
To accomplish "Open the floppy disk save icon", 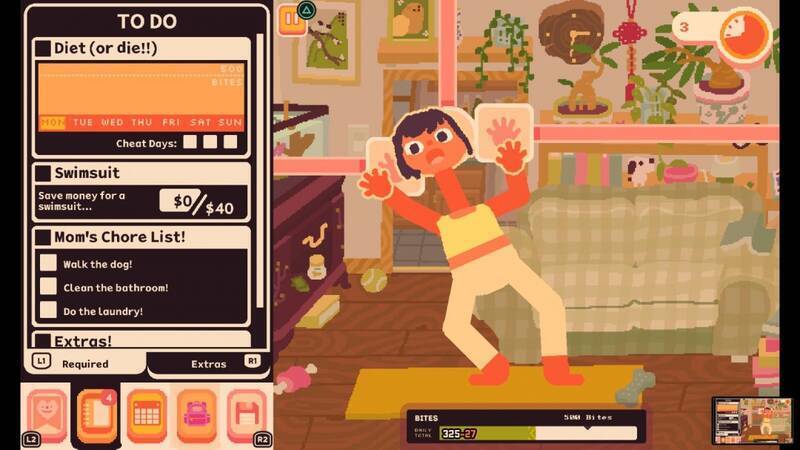I will (246, 414).
